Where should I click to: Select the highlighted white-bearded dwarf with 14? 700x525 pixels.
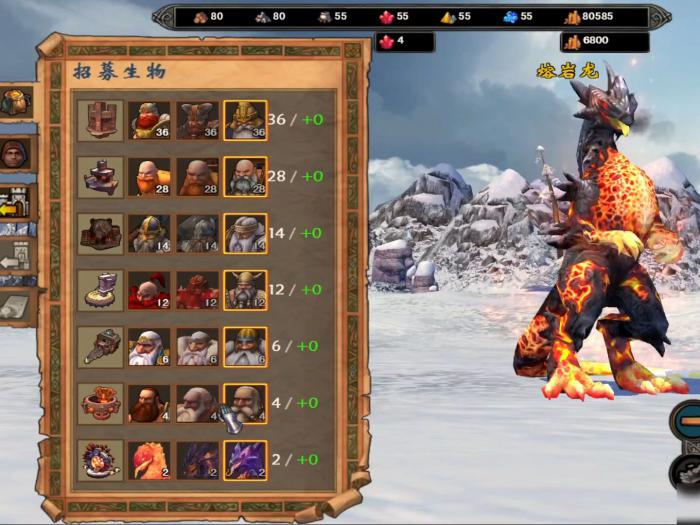pos(245,233)
